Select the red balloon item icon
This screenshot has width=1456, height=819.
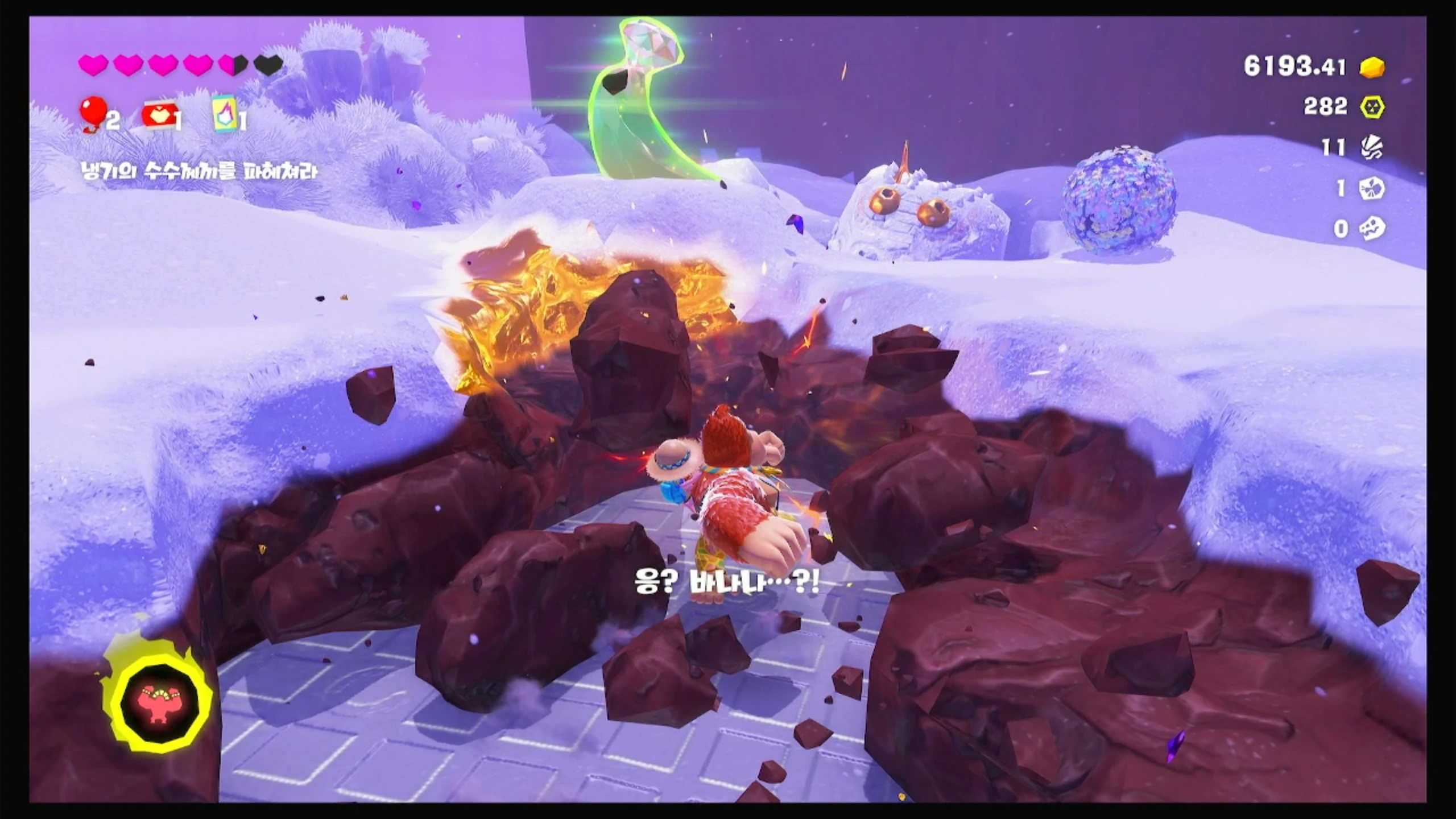click(x=92, y=113)
